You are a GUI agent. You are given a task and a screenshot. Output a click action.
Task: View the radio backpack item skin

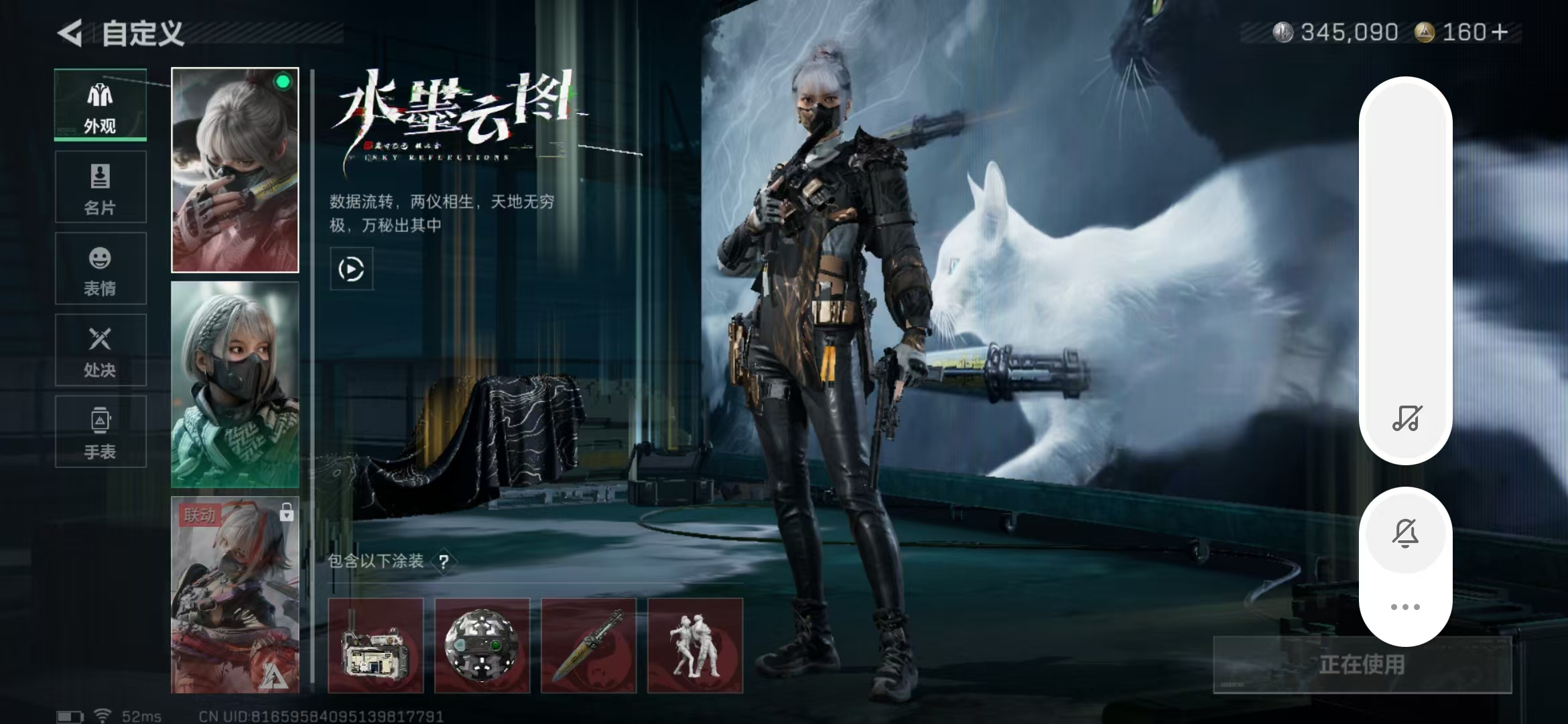pyautogui.click(x=376, y=646)
